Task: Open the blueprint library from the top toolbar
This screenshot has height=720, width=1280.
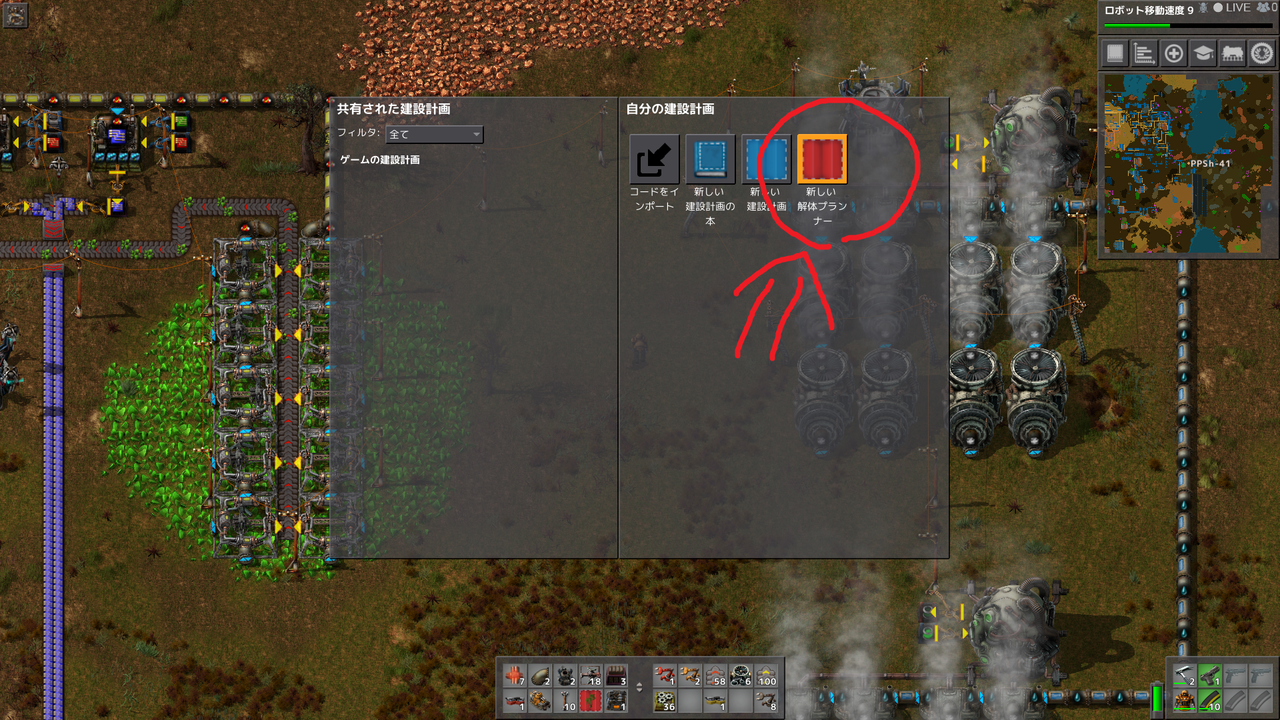Action: point(1117,53)
